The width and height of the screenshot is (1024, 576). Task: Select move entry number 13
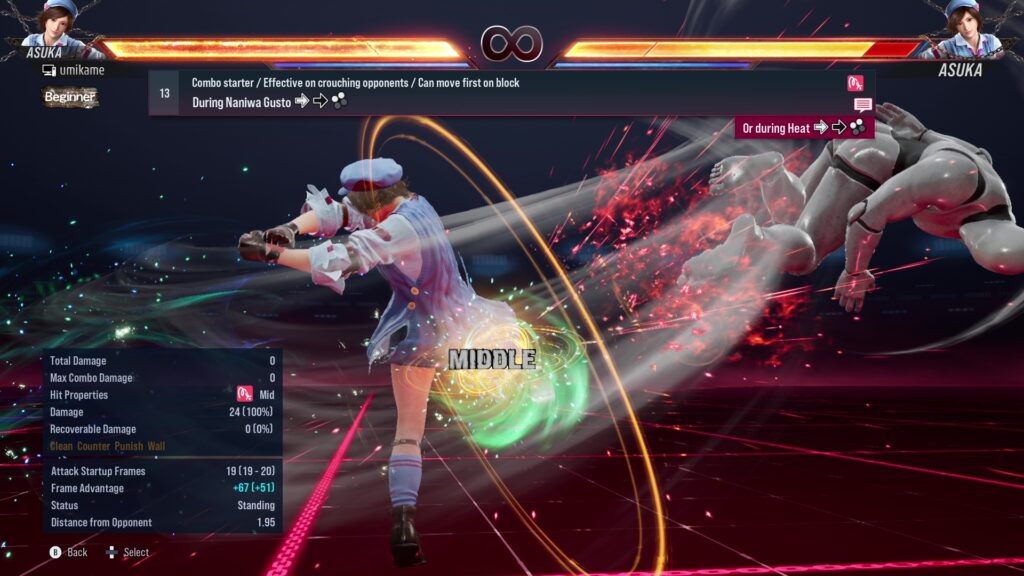click(164, 93)
